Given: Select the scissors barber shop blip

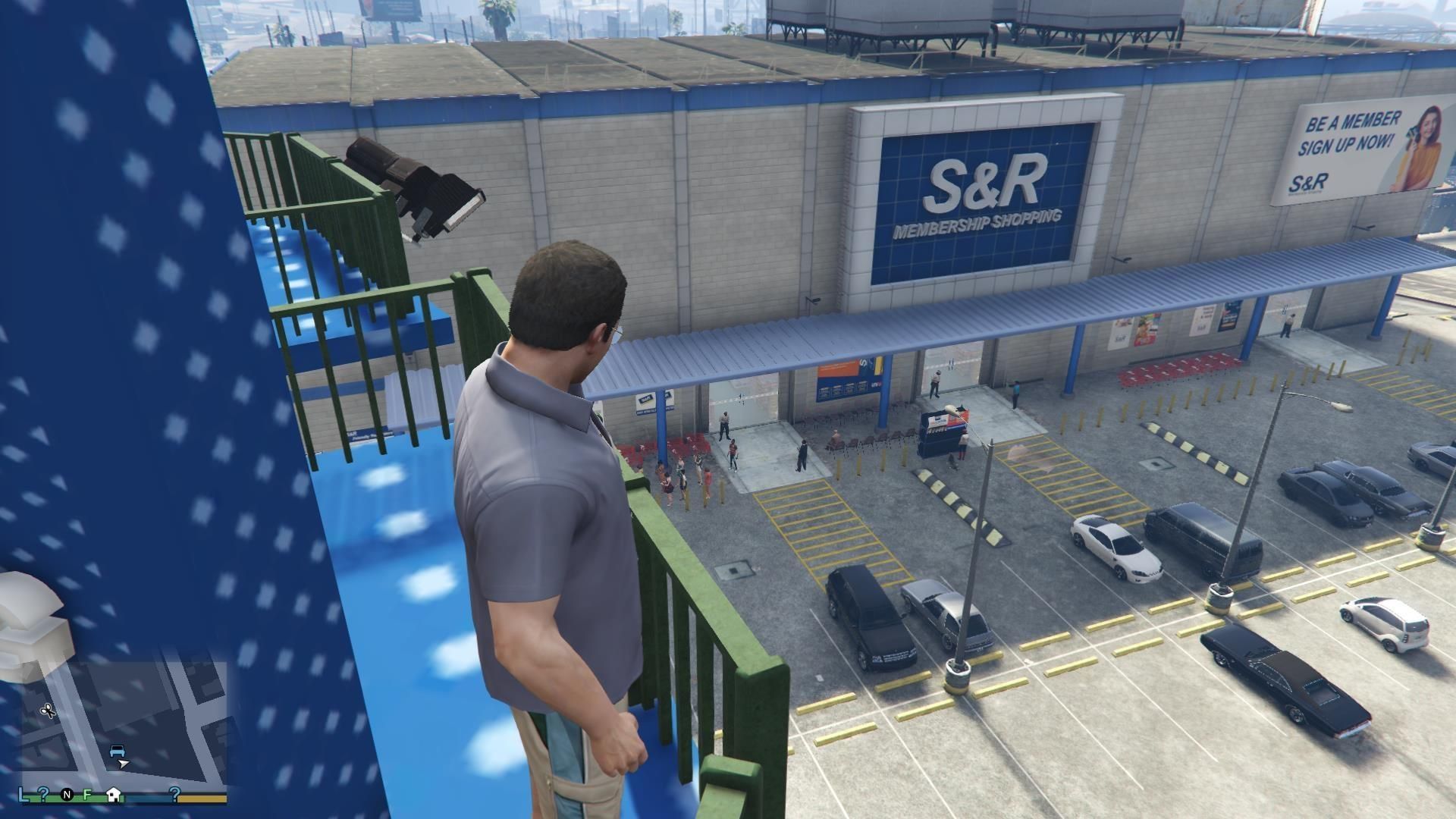Looking at the screenshot, I should click(48, 711).
